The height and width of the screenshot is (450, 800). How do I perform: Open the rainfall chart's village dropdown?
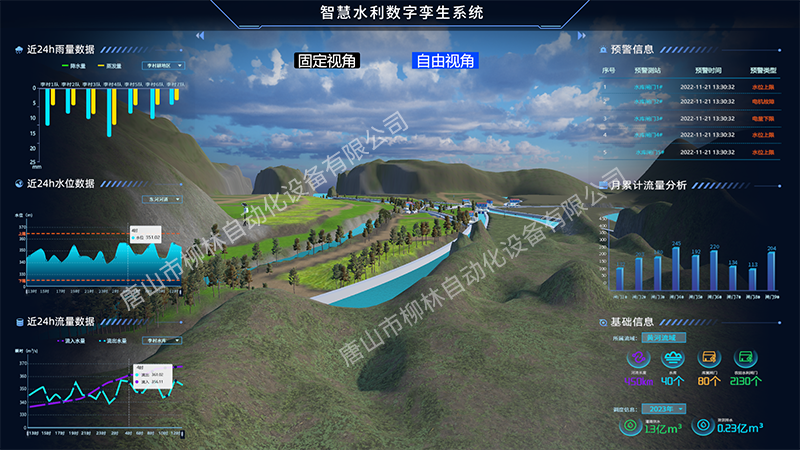tap(163, 66)
